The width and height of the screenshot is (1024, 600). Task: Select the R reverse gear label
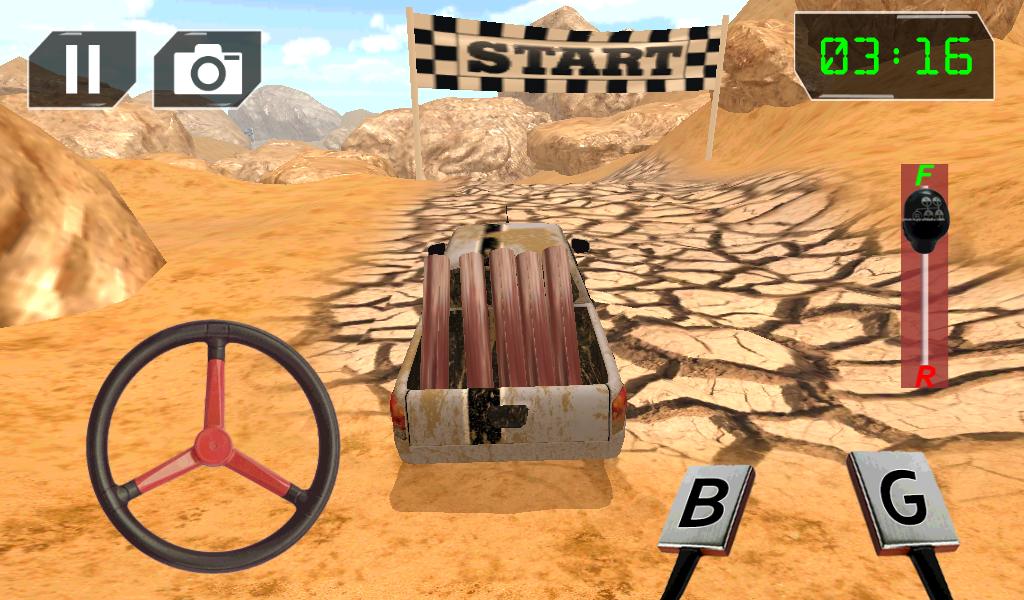point(925,377)
